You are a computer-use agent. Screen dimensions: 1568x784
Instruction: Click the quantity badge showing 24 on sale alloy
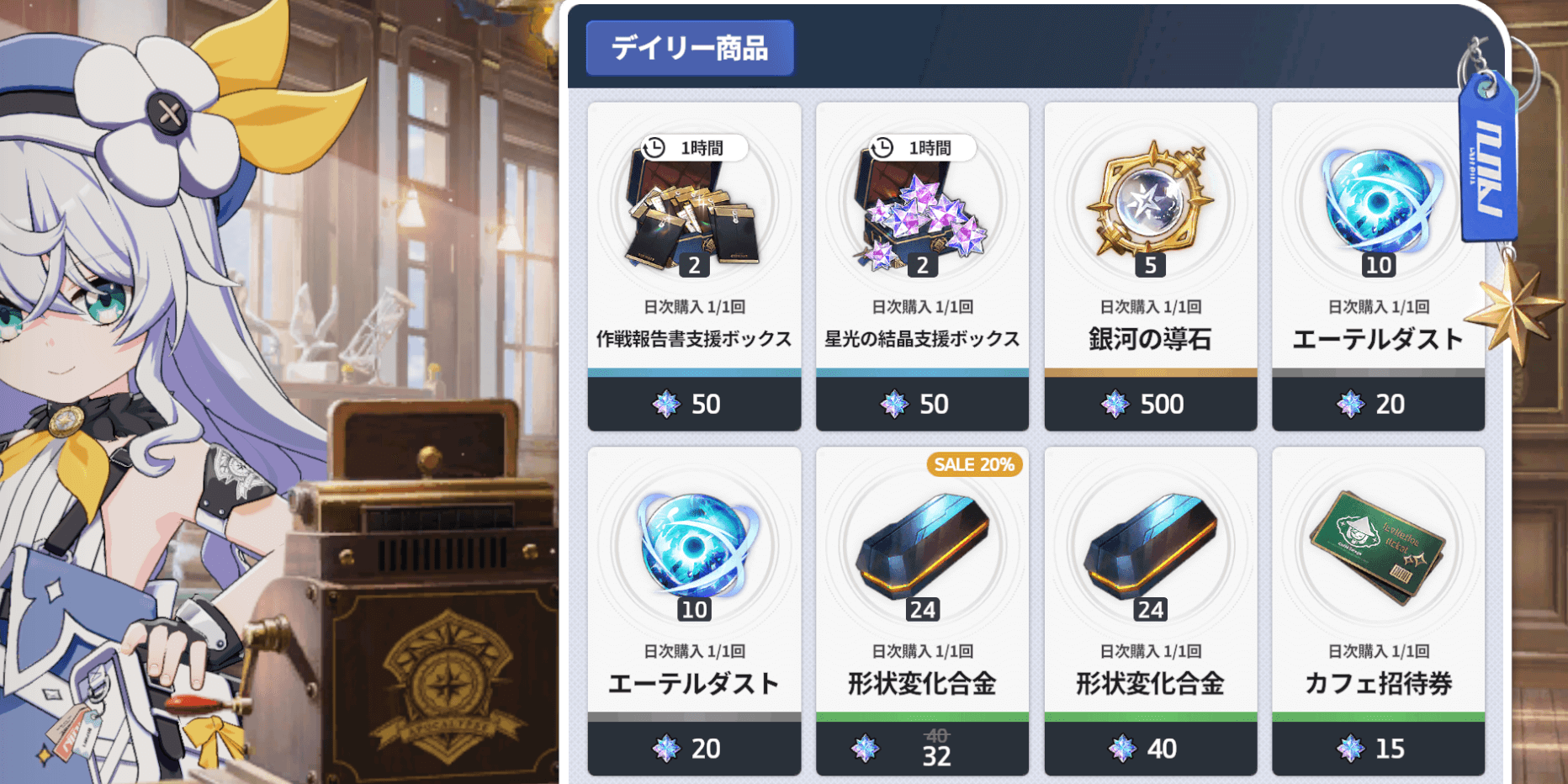click(922, 607)
